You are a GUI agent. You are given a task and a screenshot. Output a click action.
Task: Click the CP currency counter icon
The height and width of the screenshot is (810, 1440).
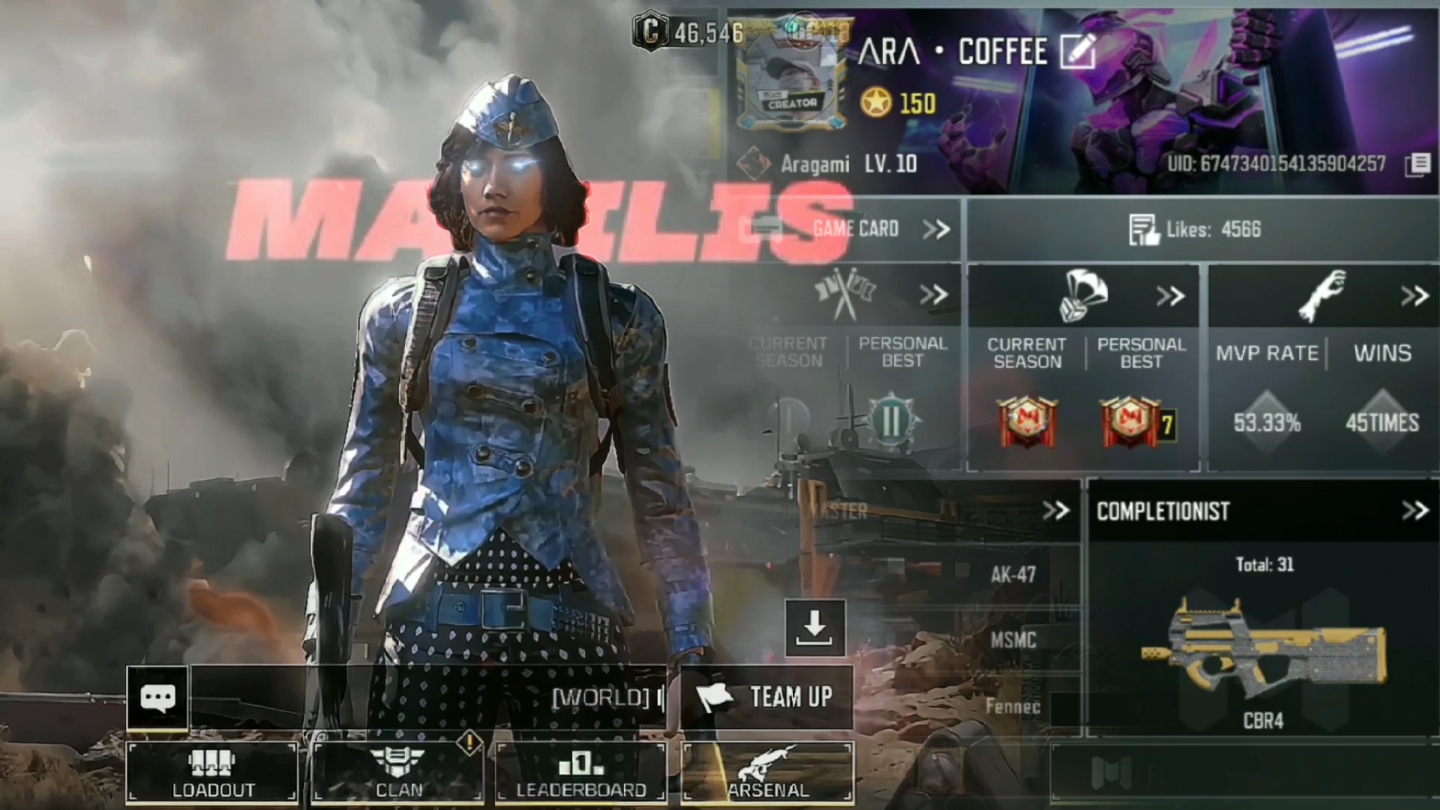pyautogui.click(x=650, y=33)
